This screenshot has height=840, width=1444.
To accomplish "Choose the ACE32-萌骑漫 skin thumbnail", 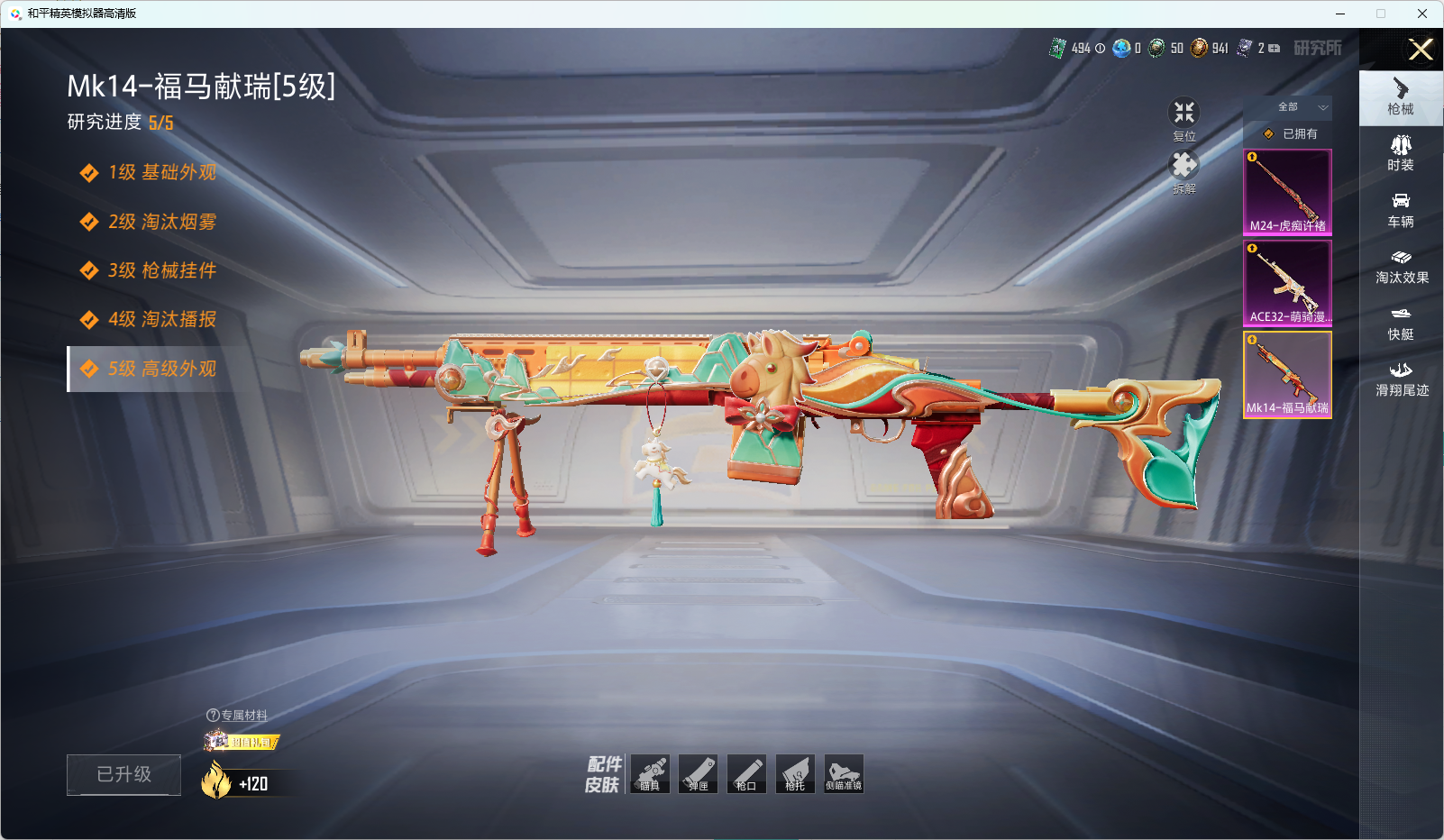I will 1287,283.
